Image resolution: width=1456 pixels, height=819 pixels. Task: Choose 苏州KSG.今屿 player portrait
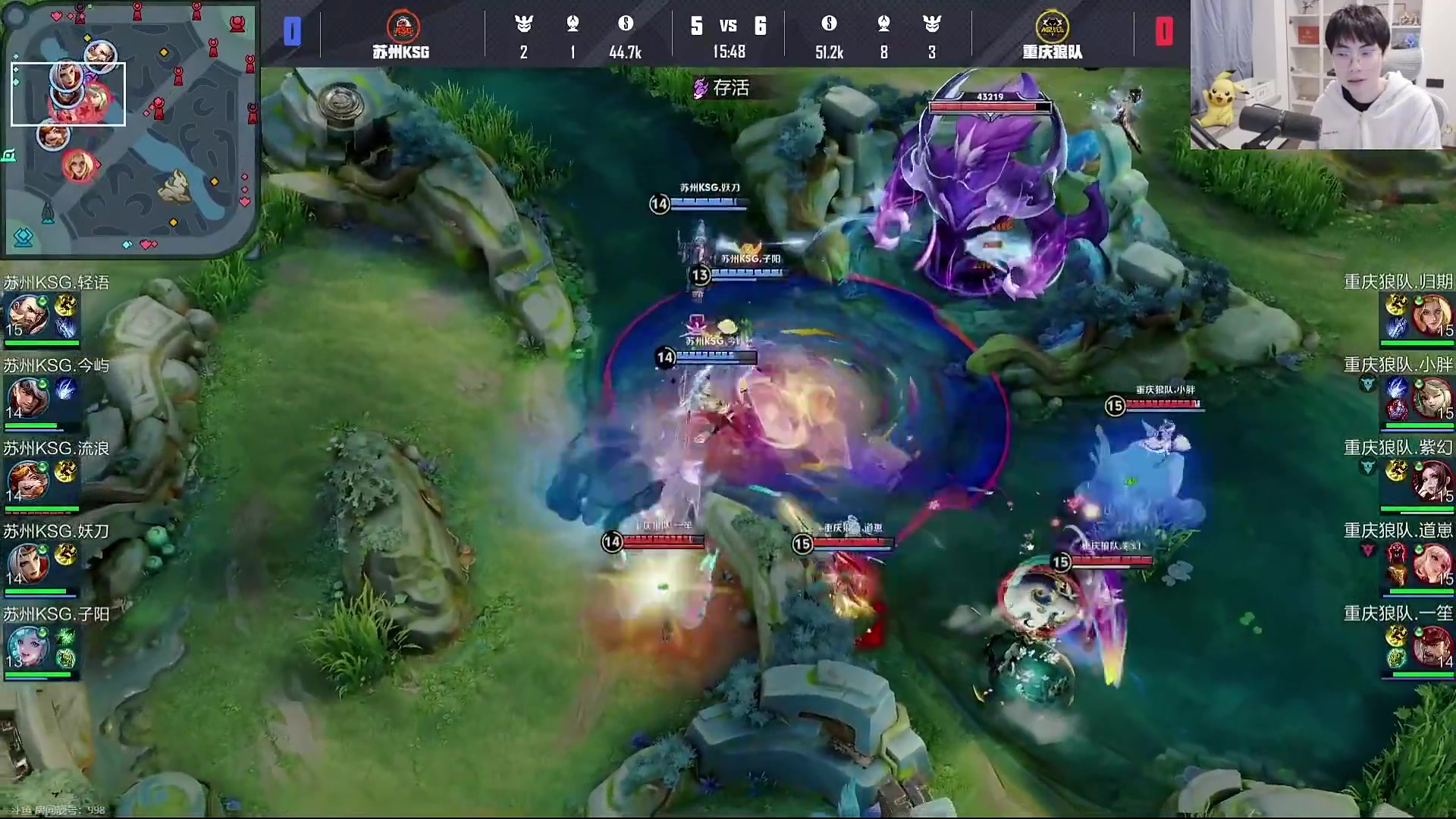pos(27,398)
